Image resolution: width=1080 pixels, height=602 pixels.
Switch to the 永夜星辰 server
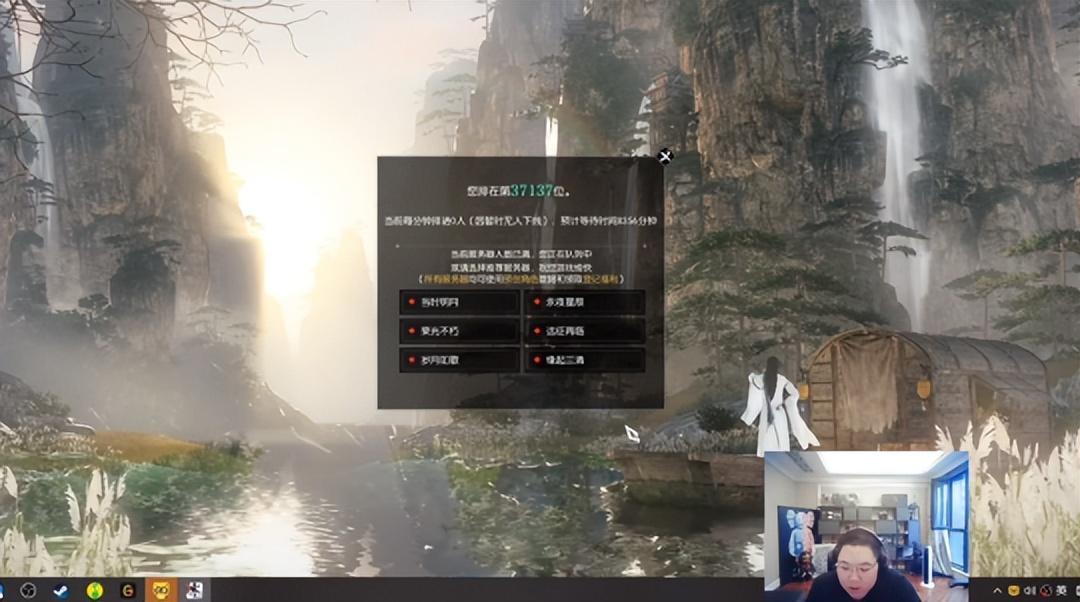584,303
